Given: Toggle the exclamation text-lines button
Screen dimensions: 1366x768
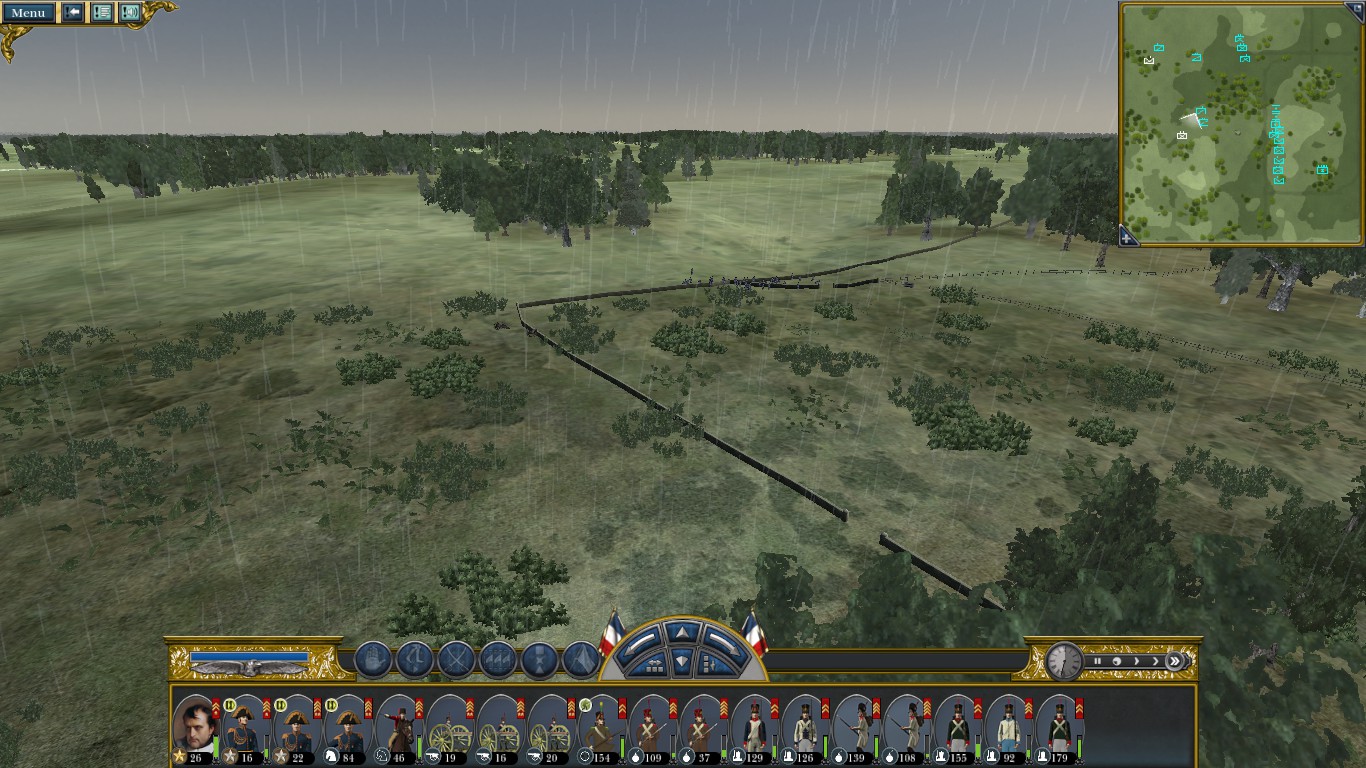Looking at the screenshot, I should pyautogui.click(x=101, y=13).
